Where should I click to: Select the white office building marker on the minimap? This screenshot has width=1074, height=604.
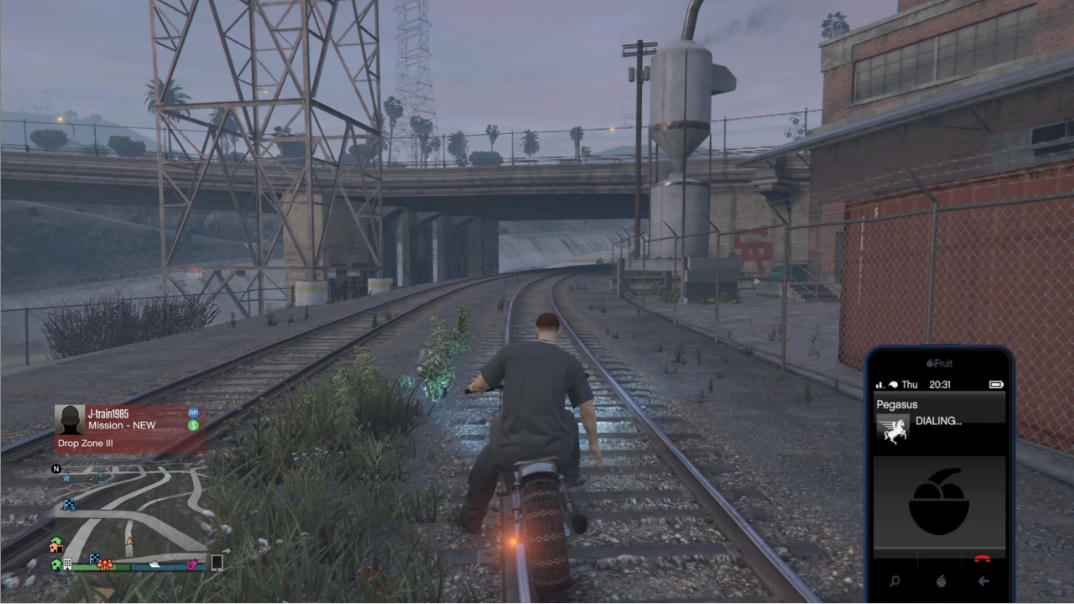[x=67, y=564]
